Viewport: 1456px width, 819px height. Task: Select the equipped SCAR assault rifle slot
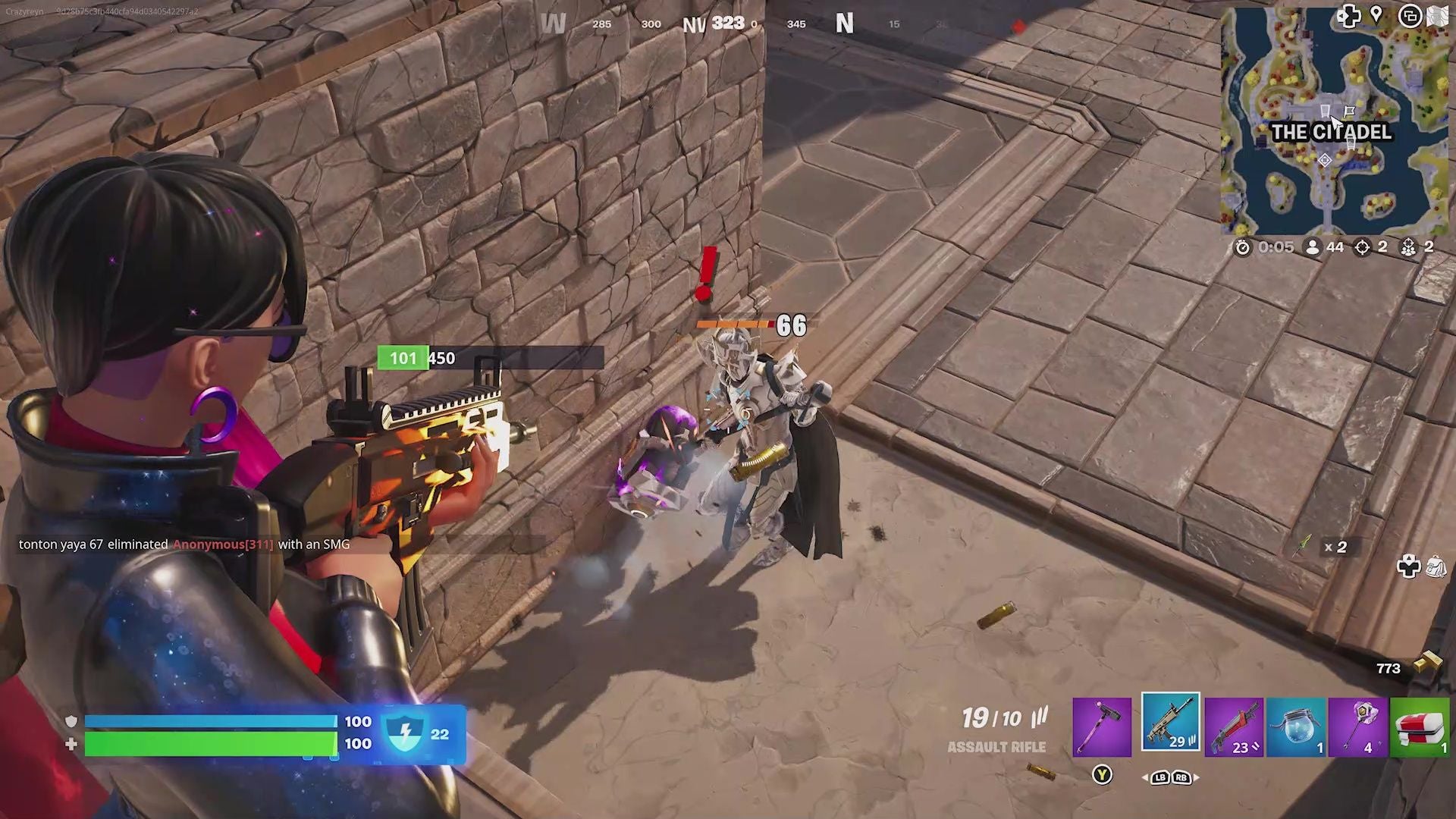[1172, 726]
